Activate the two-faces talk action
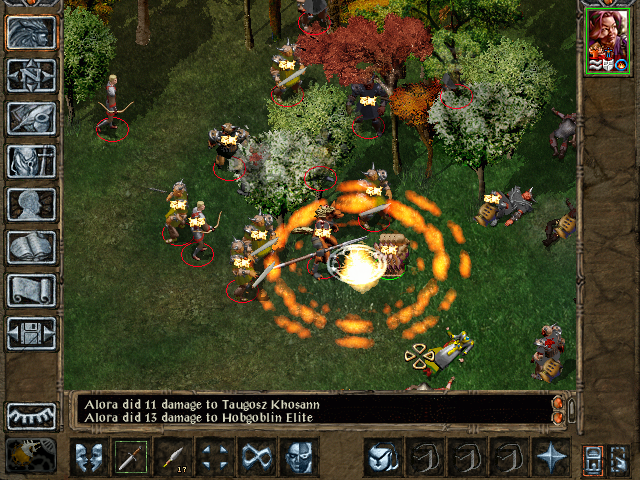The image size is (640, 480). point(89,457)
